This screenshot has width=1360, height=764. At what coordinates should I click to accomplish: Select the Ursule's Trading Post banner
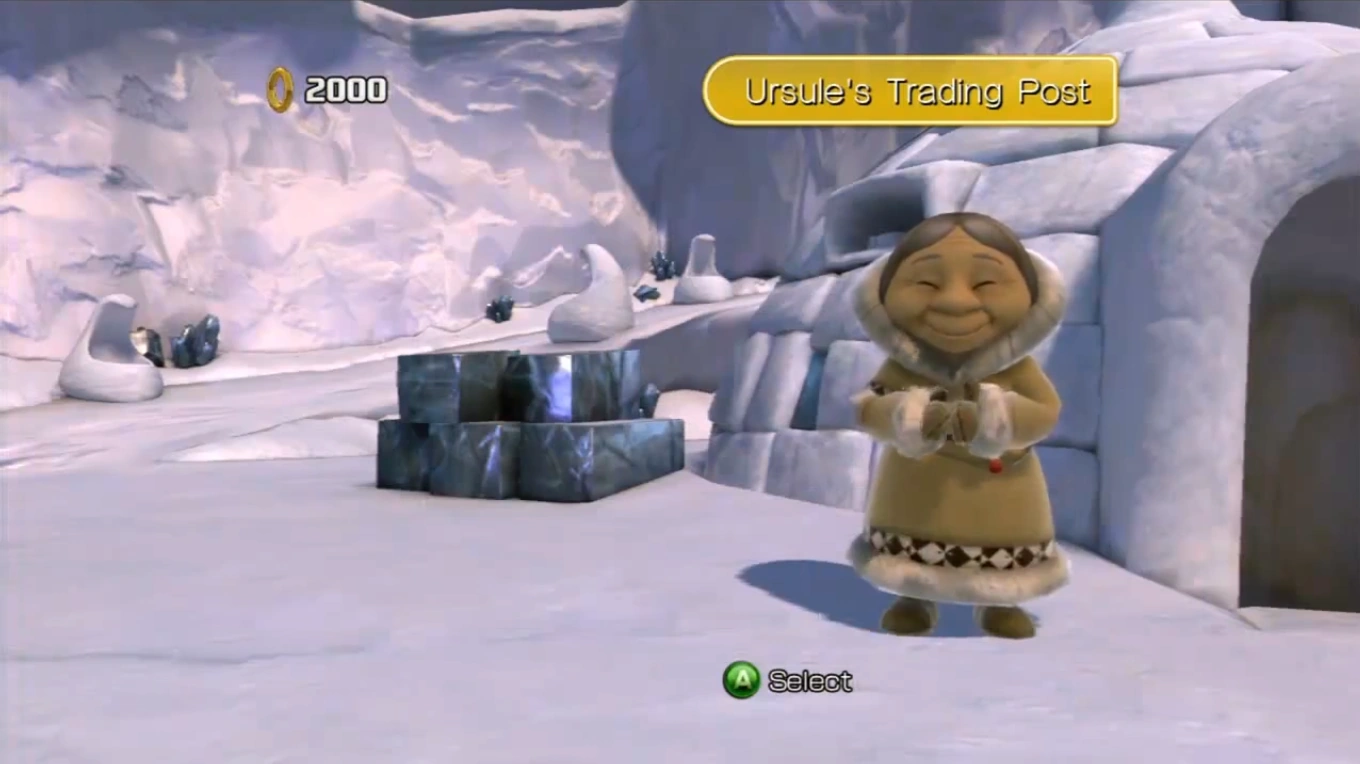(910, 91)
